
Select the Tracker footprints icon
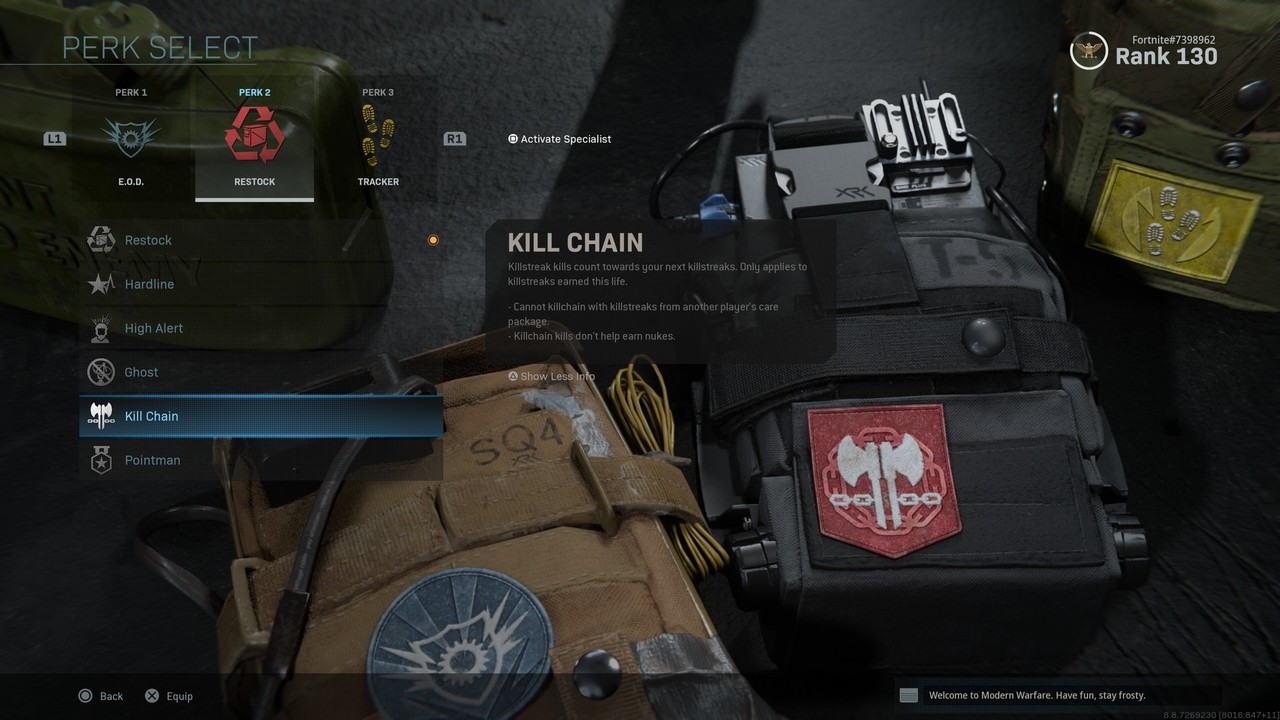coord(378,136)
